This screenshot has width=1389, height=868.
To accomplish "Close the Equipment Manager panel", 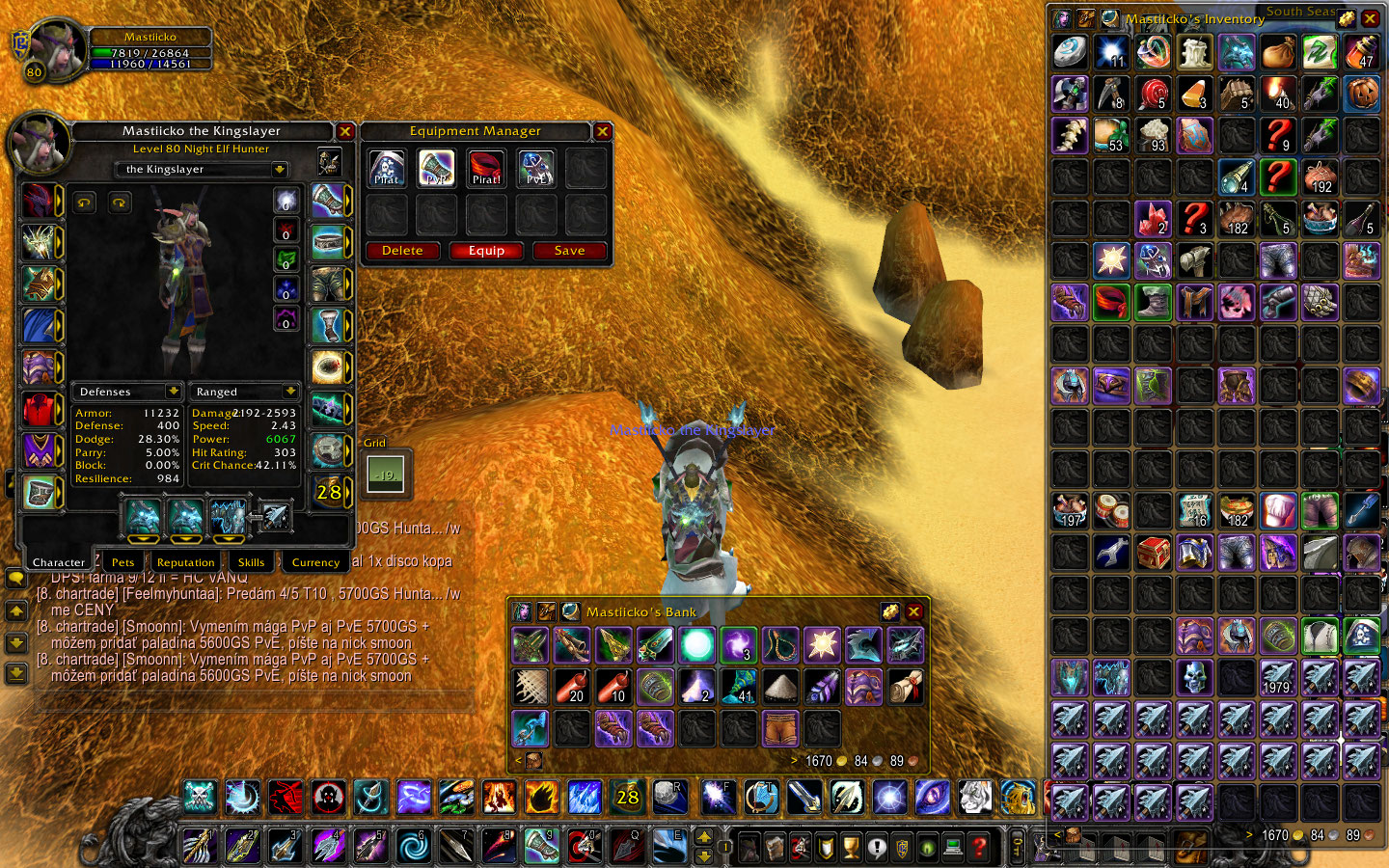I will (603, 131).
